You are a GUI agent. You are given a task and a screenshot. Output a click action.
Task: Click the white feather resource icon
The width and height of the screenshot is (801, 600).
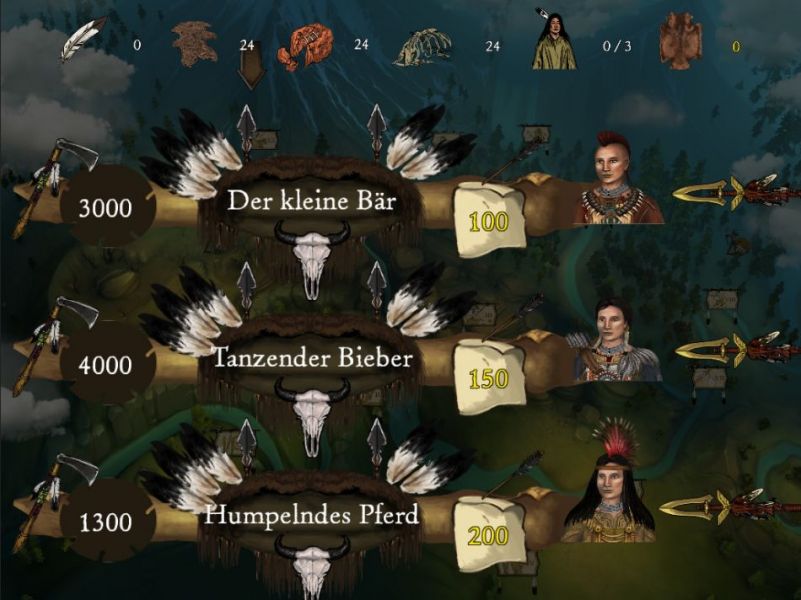tap(82, 38)
